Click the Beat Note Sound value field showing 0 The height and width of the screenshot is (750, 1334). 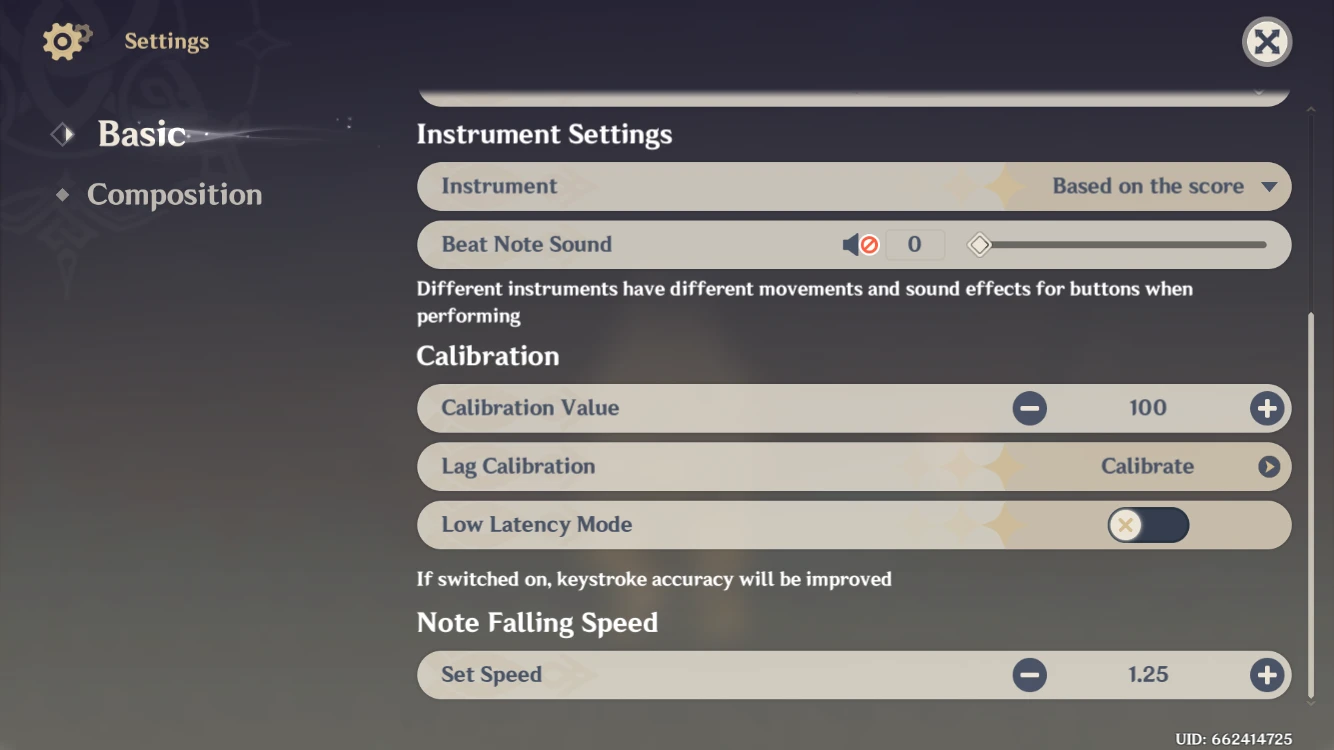914,244
